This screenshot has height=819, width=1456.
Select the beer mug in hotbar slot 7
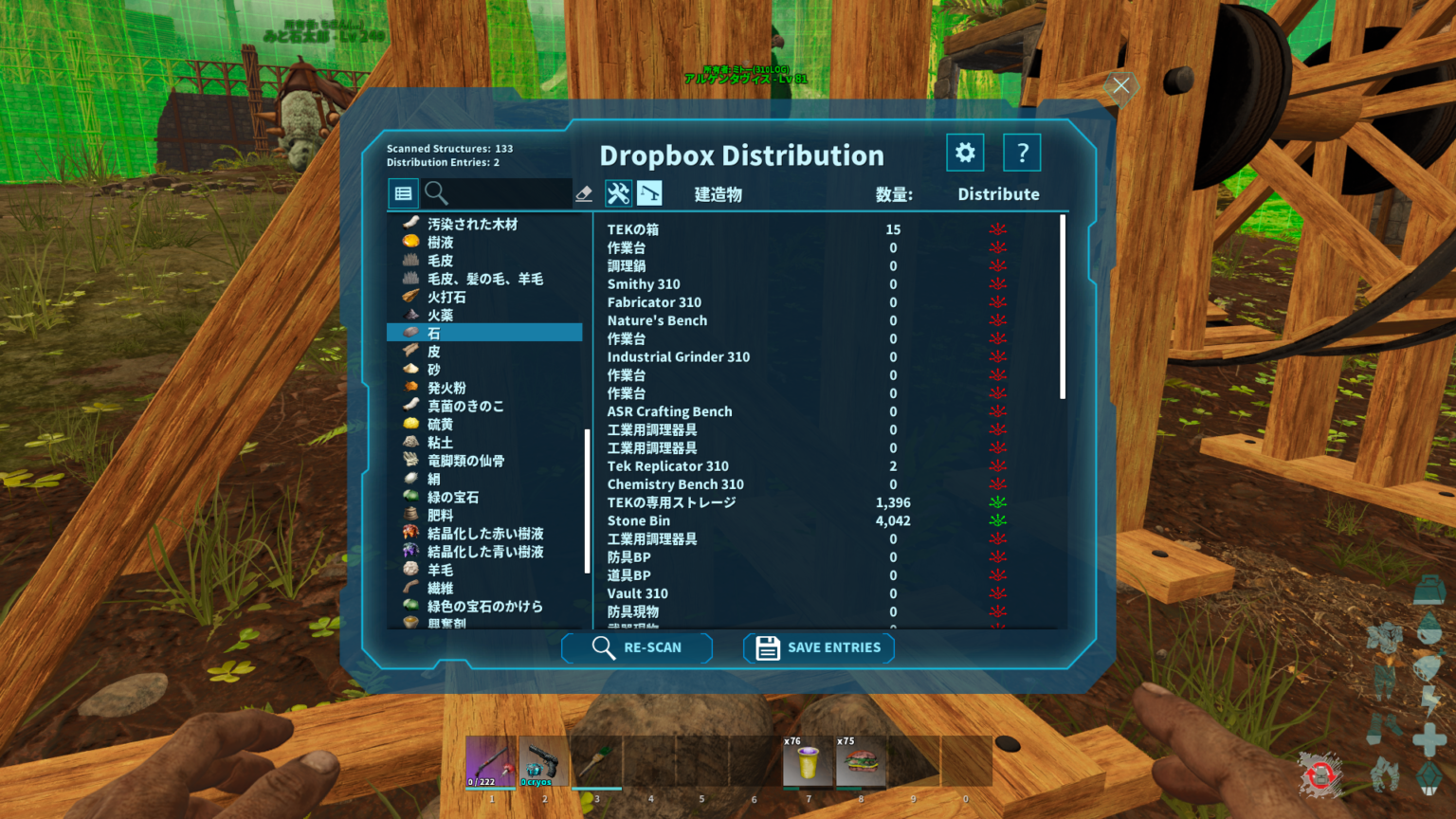(x=807, y=760)
